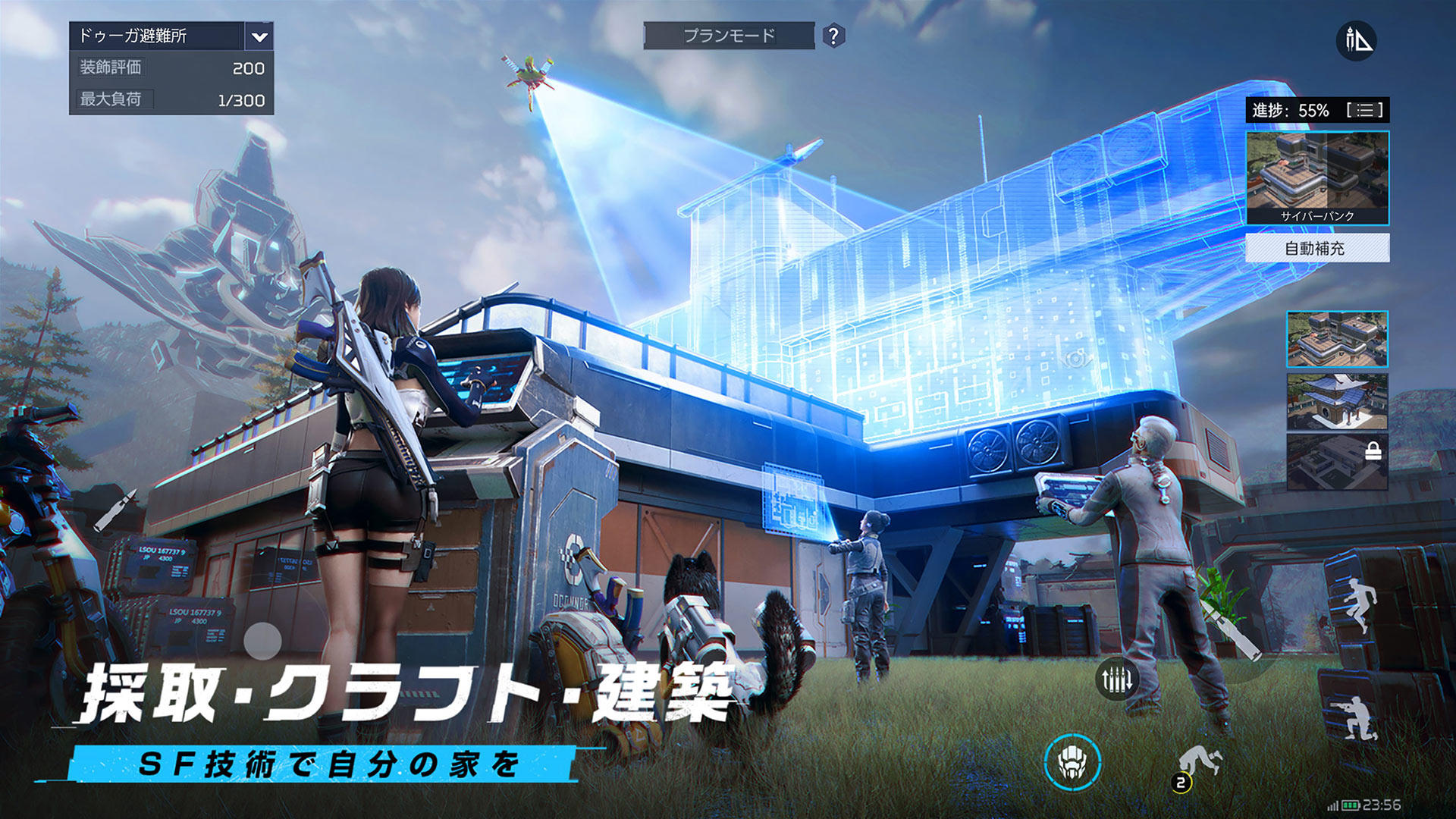Tap the help question mark icon
This screenshot has width=1456, height=819.
tap(833, 36)
